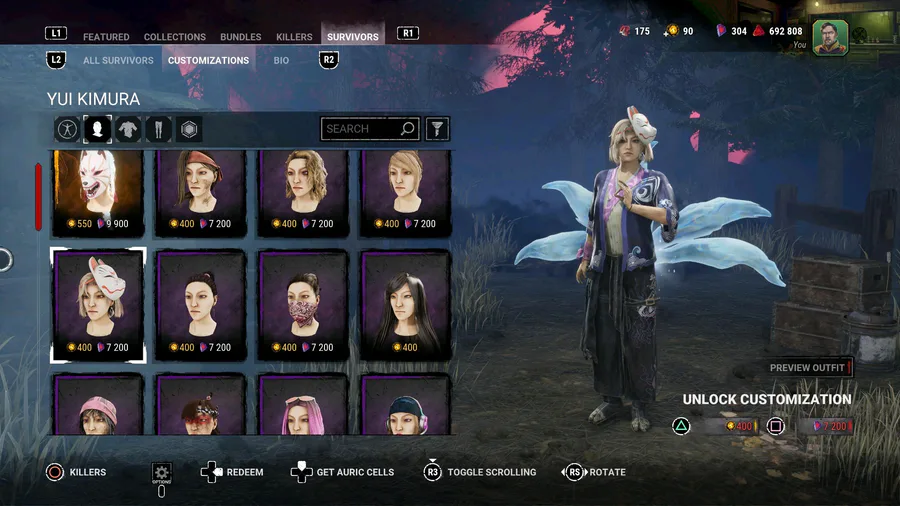Open Yui Kimura's Bio sub-tab
This screenshot has height=506, width=900.
point(281,60)
